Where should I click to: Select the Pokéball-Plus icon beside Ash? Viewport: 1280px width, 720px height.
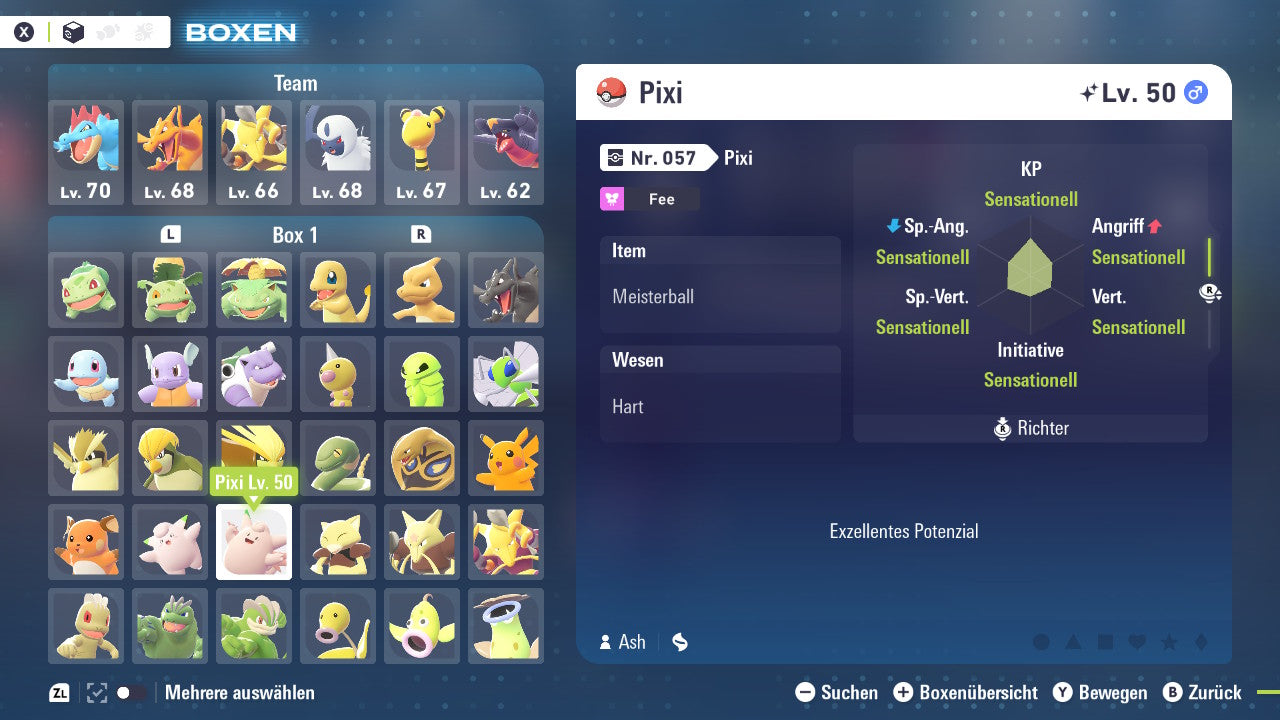tap(680, 642)
